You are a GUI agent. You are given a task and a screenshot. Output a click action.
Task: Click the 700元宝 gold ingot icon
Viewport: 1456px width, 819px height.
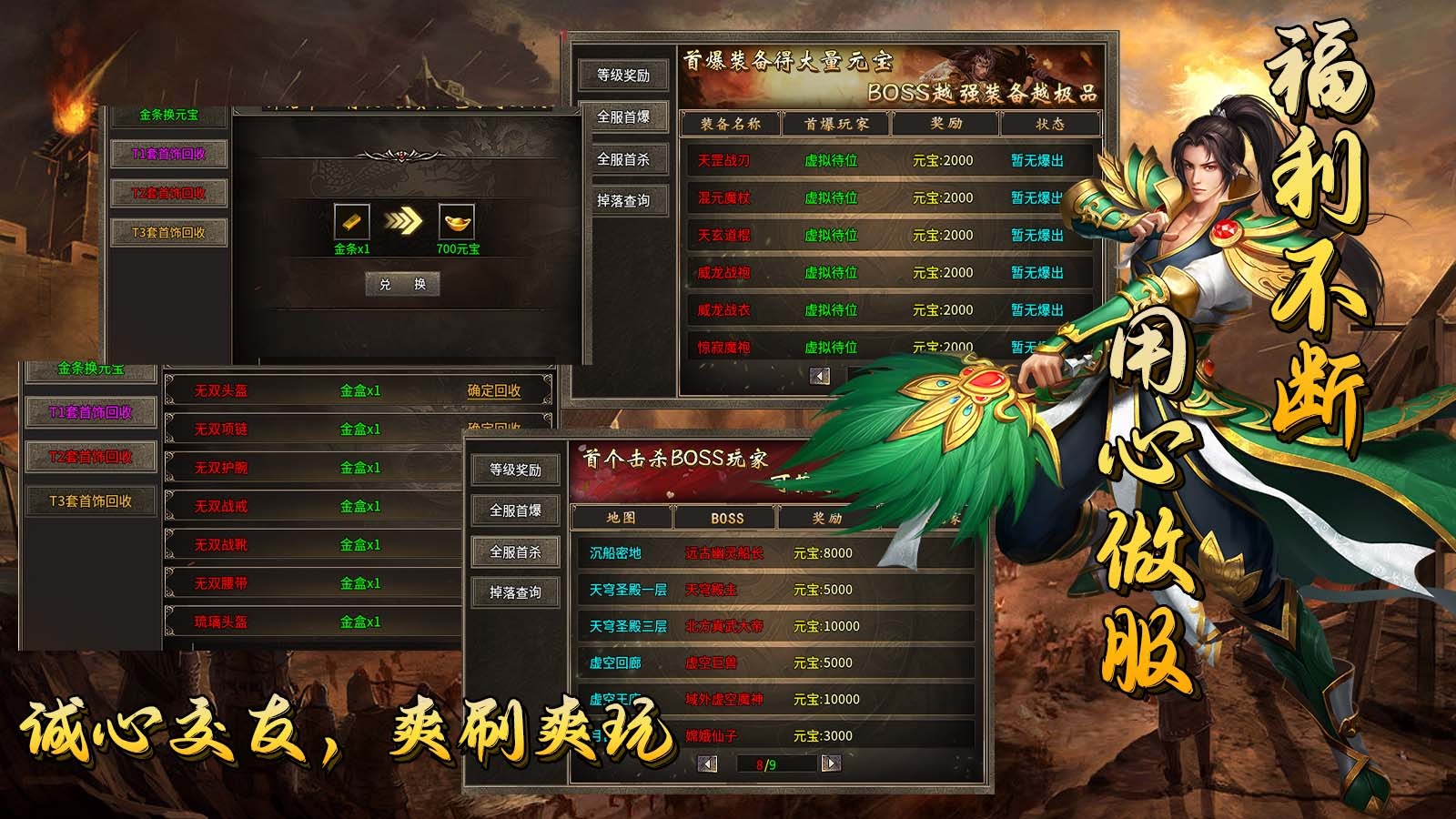coord(457,223)
